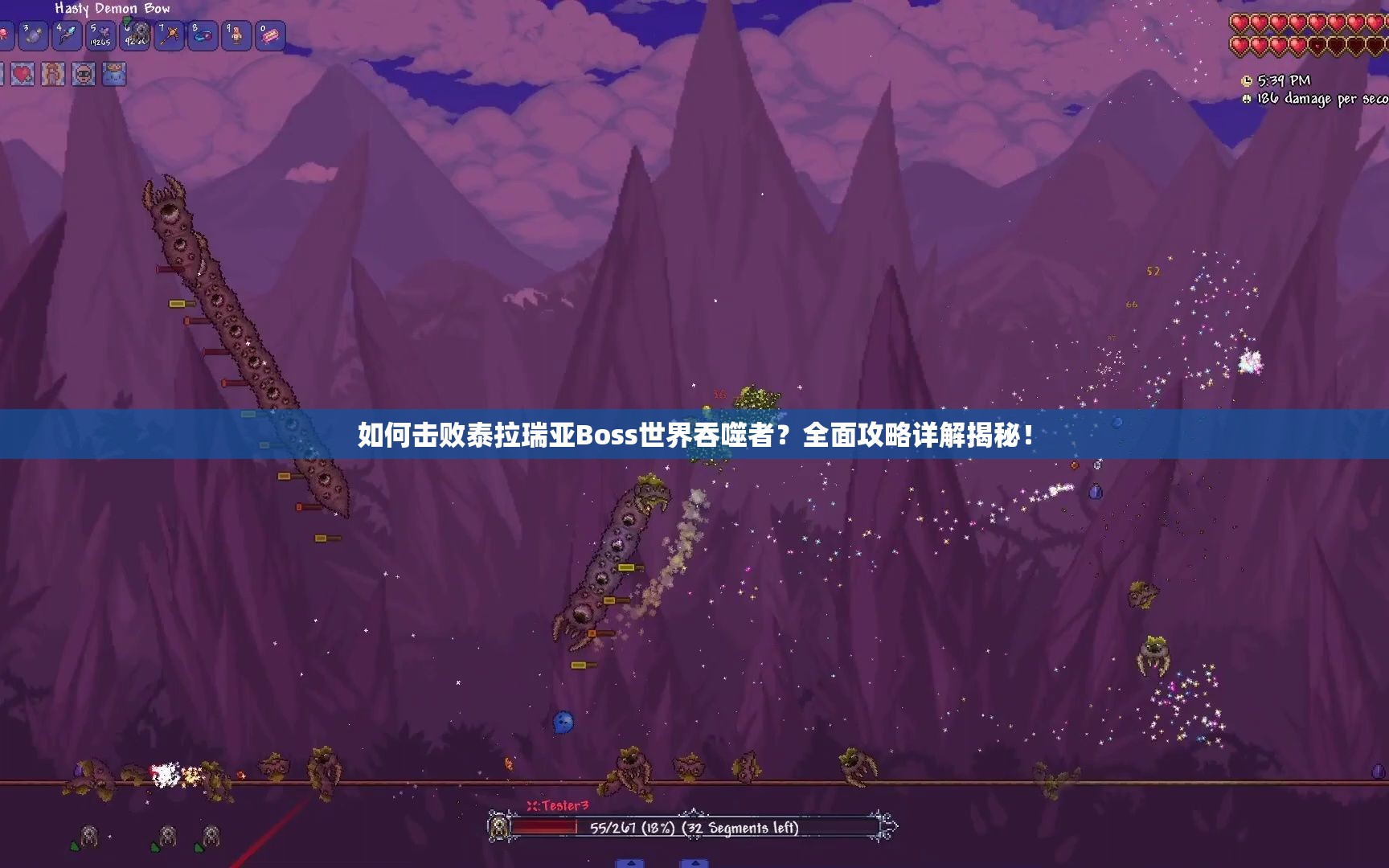Click the right blue up-arrow below the boss bar
Image resolution: width=1389 pixels, height=868 pixels.
[x=696, y=863]
